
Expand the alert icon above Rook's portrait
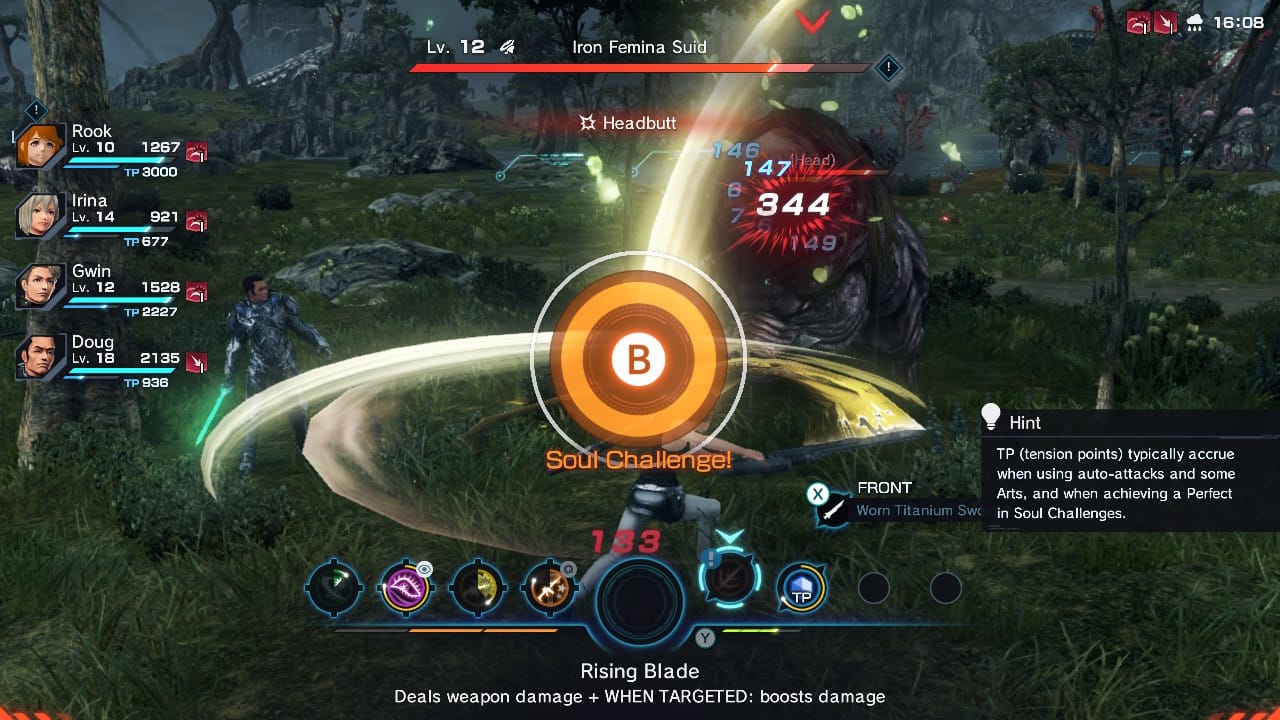pyautogui.click(x=37, y=111)
